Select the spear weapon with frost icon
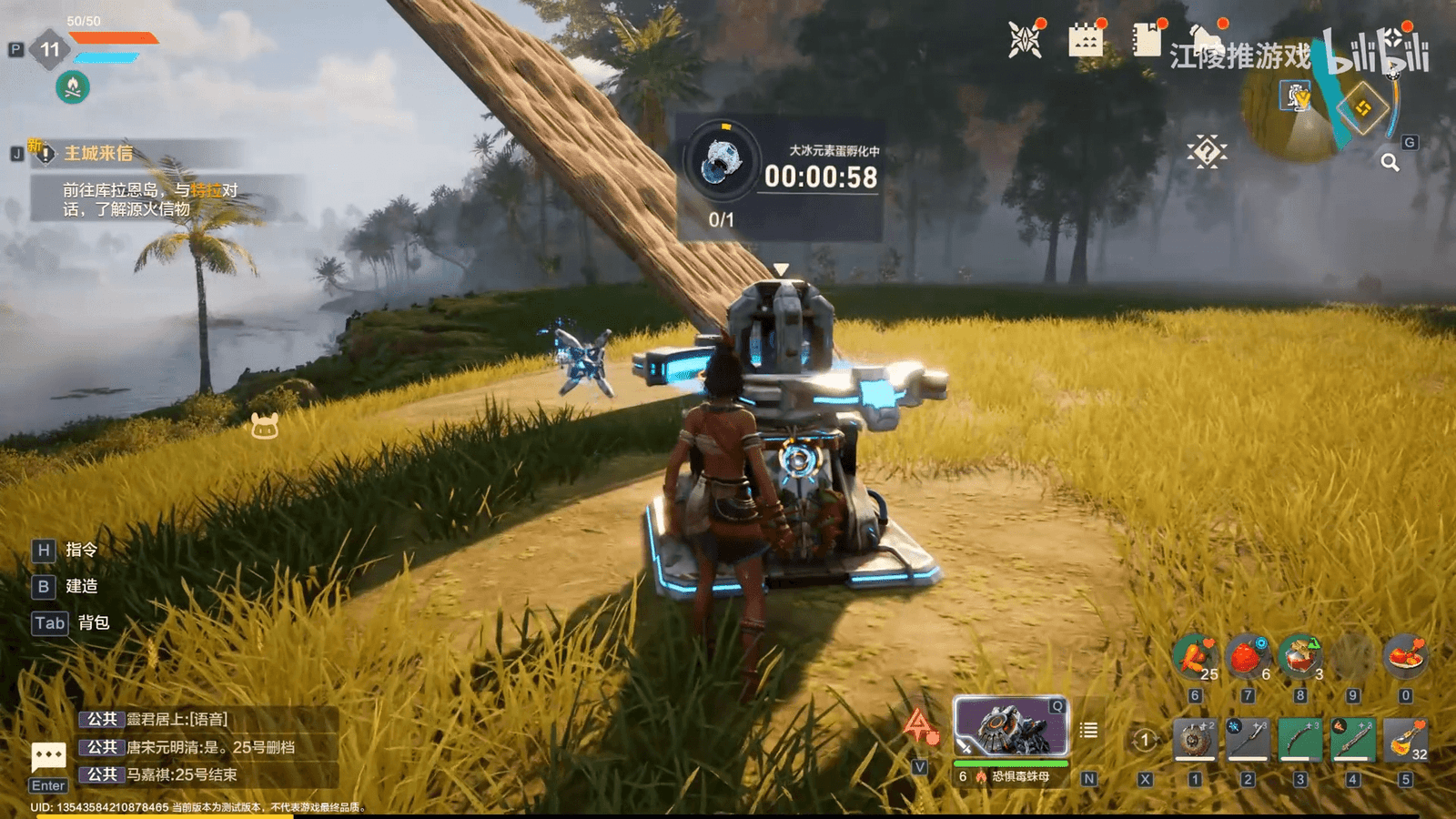The width and height of the screenshot is (1456, 819). pyautogui.click(x=1248, y=739)
